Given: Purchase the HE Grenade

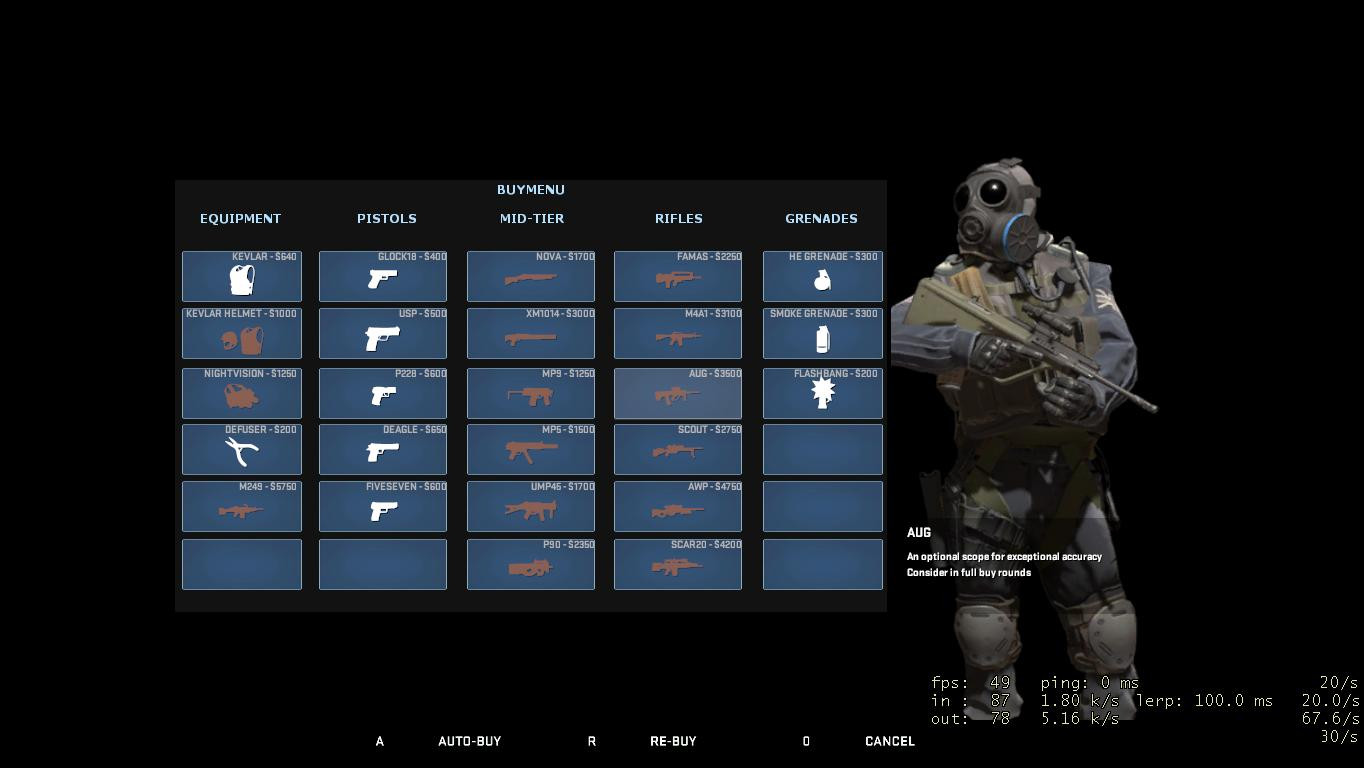Looking at the screenshot, I should pos(822,277).
